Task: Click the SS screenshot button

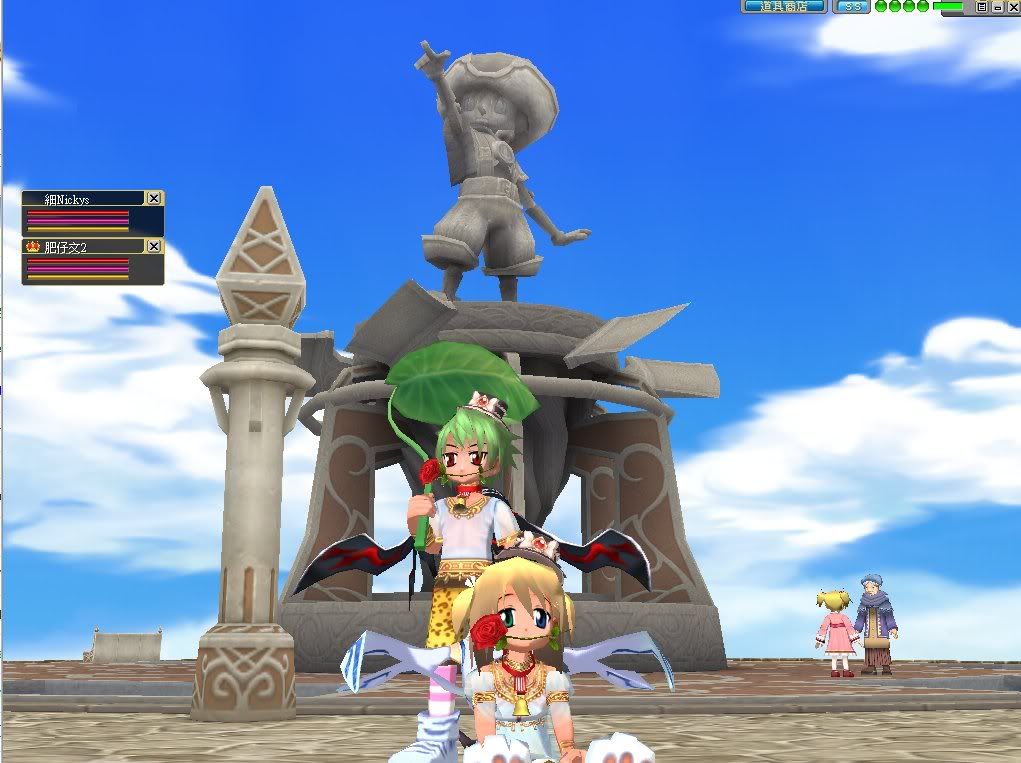Action: [x=851, y=6]
